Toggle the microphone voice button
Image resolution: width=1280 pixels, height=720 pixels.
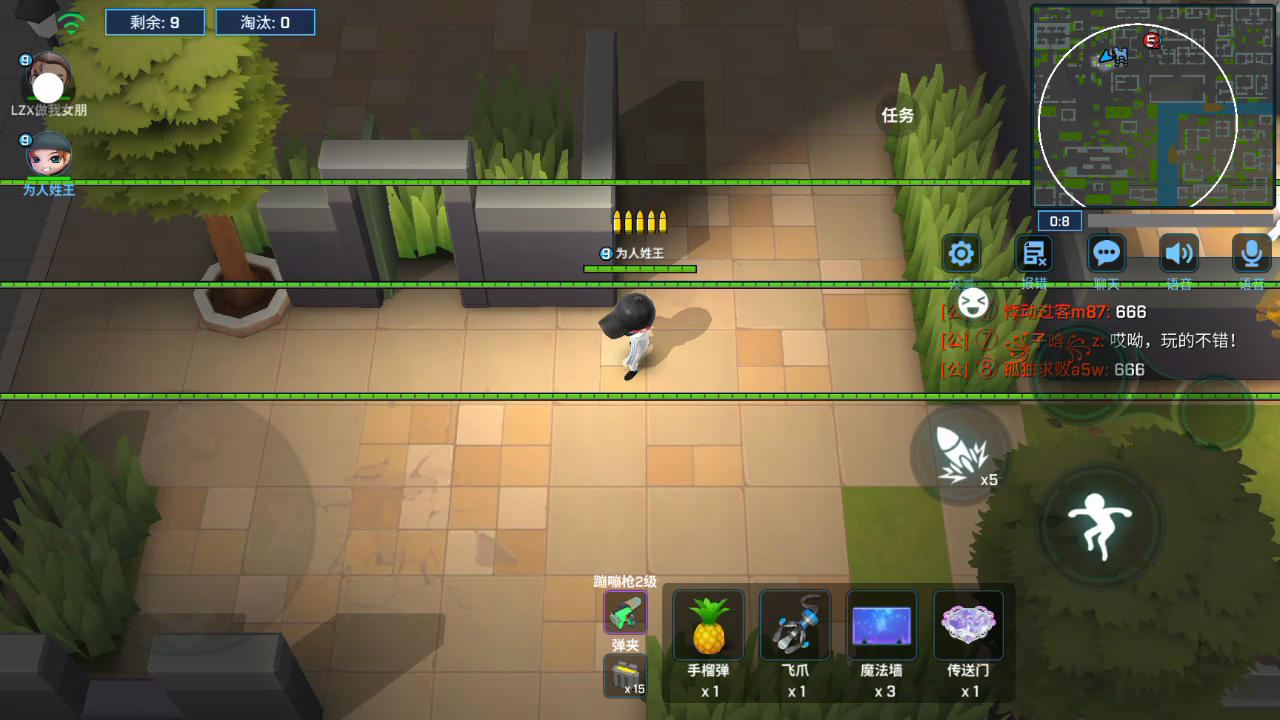pyautogui.click(x=1251, y=253)
